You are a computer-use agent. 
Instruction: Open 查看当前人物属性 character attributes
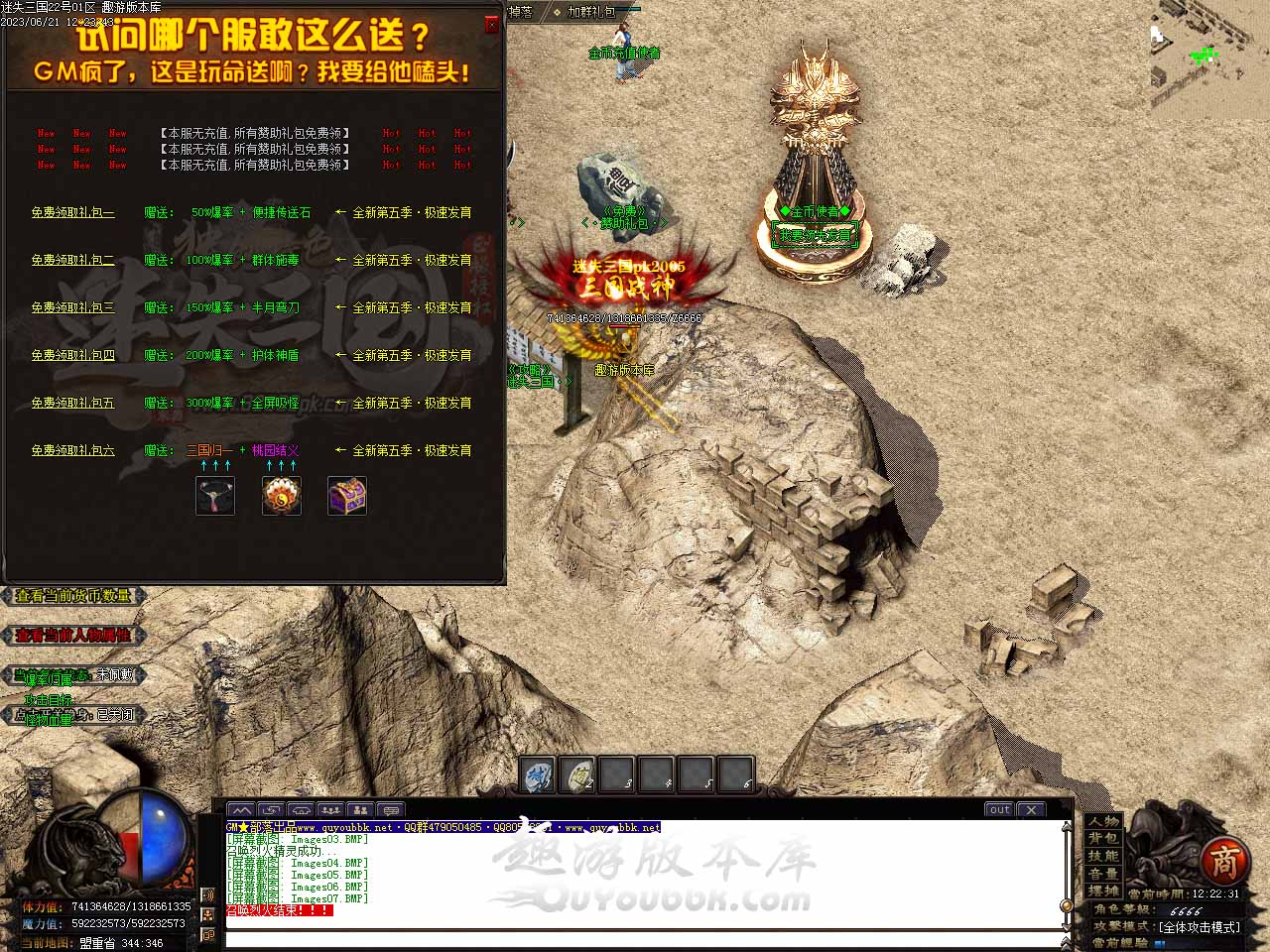[x=73, y=636]
